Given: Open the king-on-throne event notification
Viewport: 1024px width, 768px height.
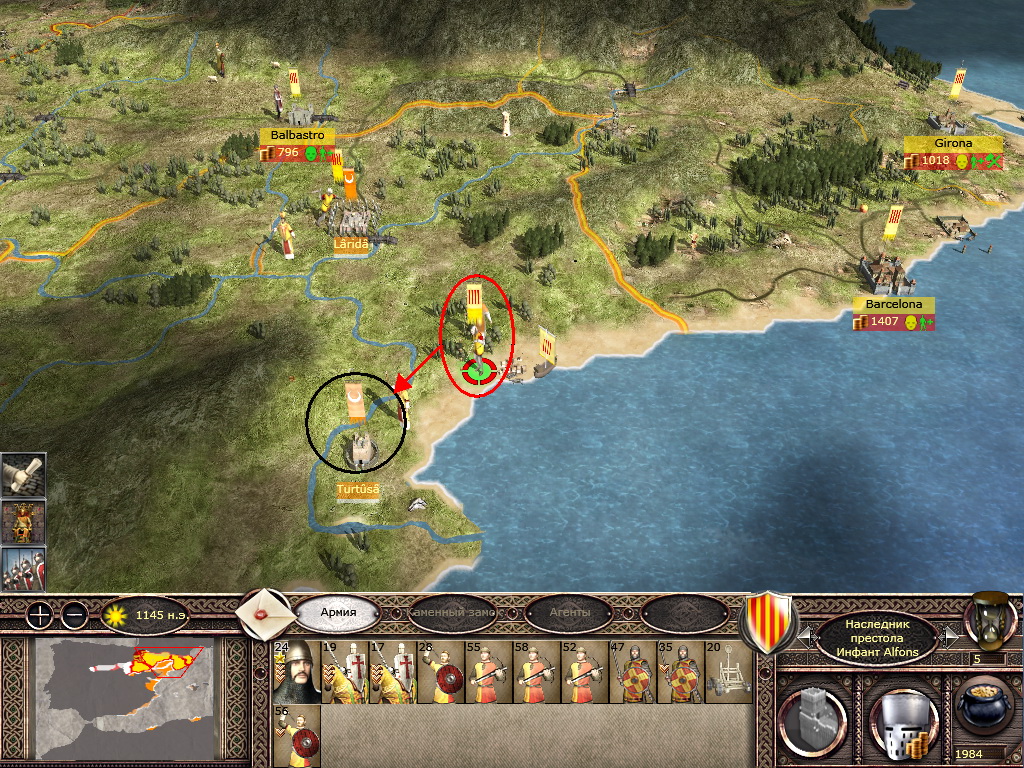Looking at the screenshot, I should 22,522.
